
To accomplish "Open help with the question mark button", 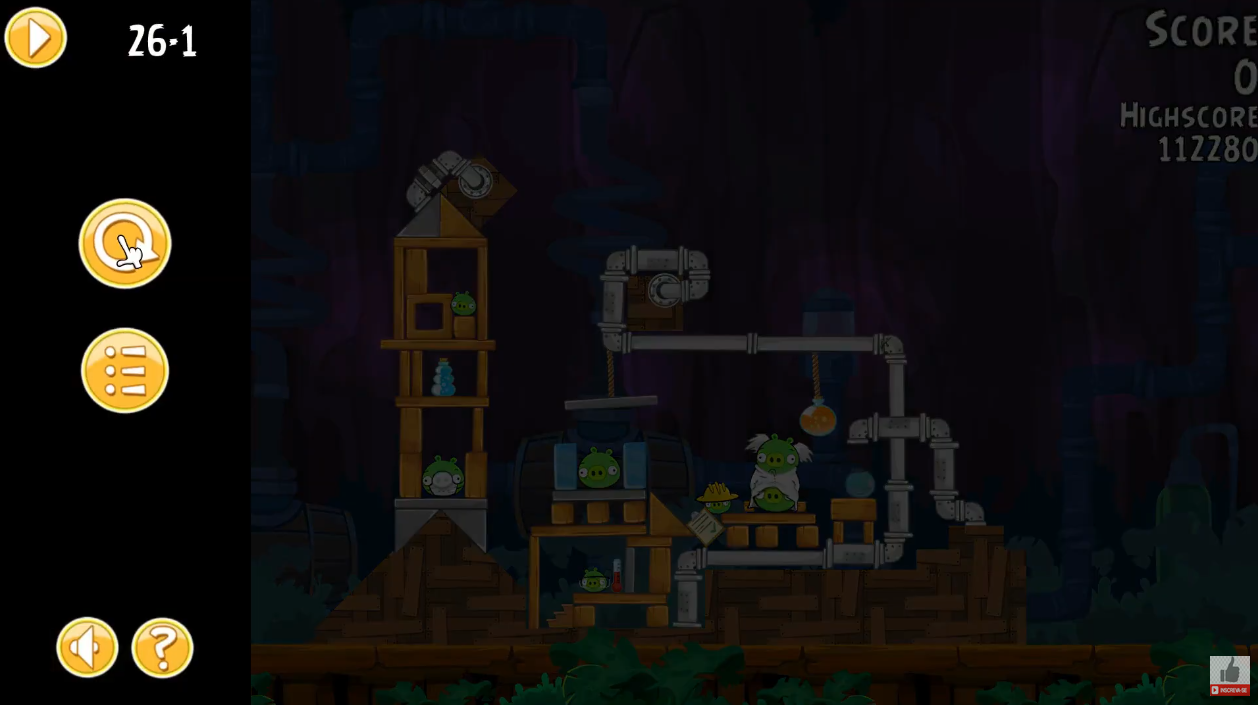I will tap(162, 647).
